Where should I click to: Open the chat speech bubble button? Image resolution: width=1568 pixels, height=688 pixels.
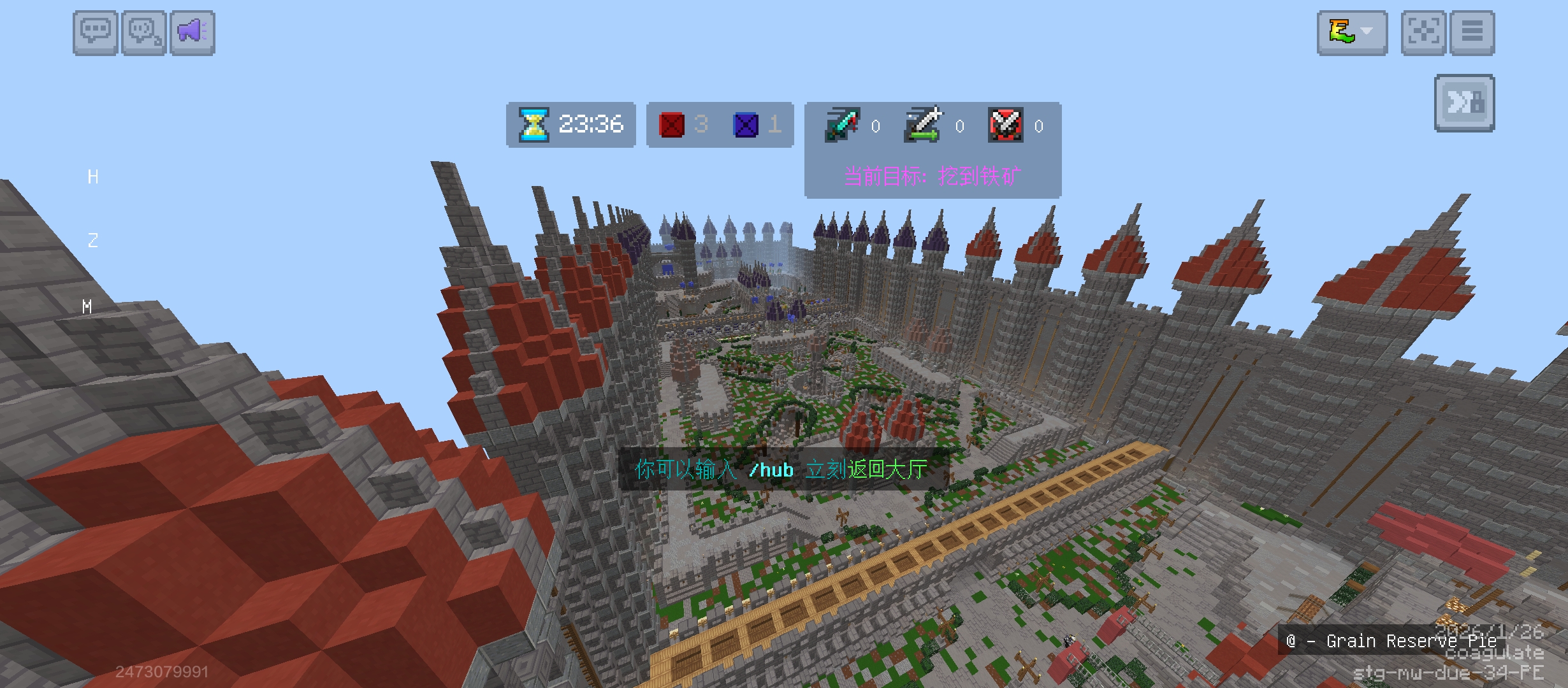[96, 32]
